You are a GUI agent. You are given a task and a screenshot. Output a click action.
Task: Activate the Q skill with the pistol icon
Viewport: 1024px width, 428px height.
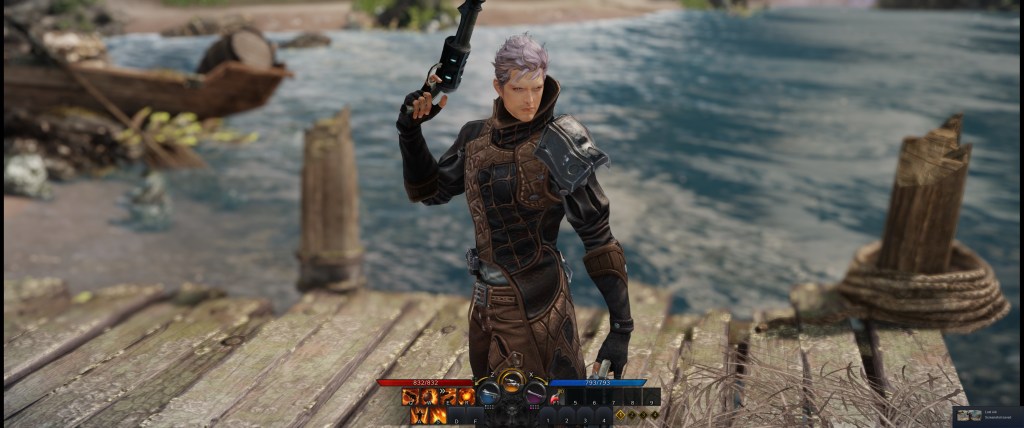click(x=409, y=397)
